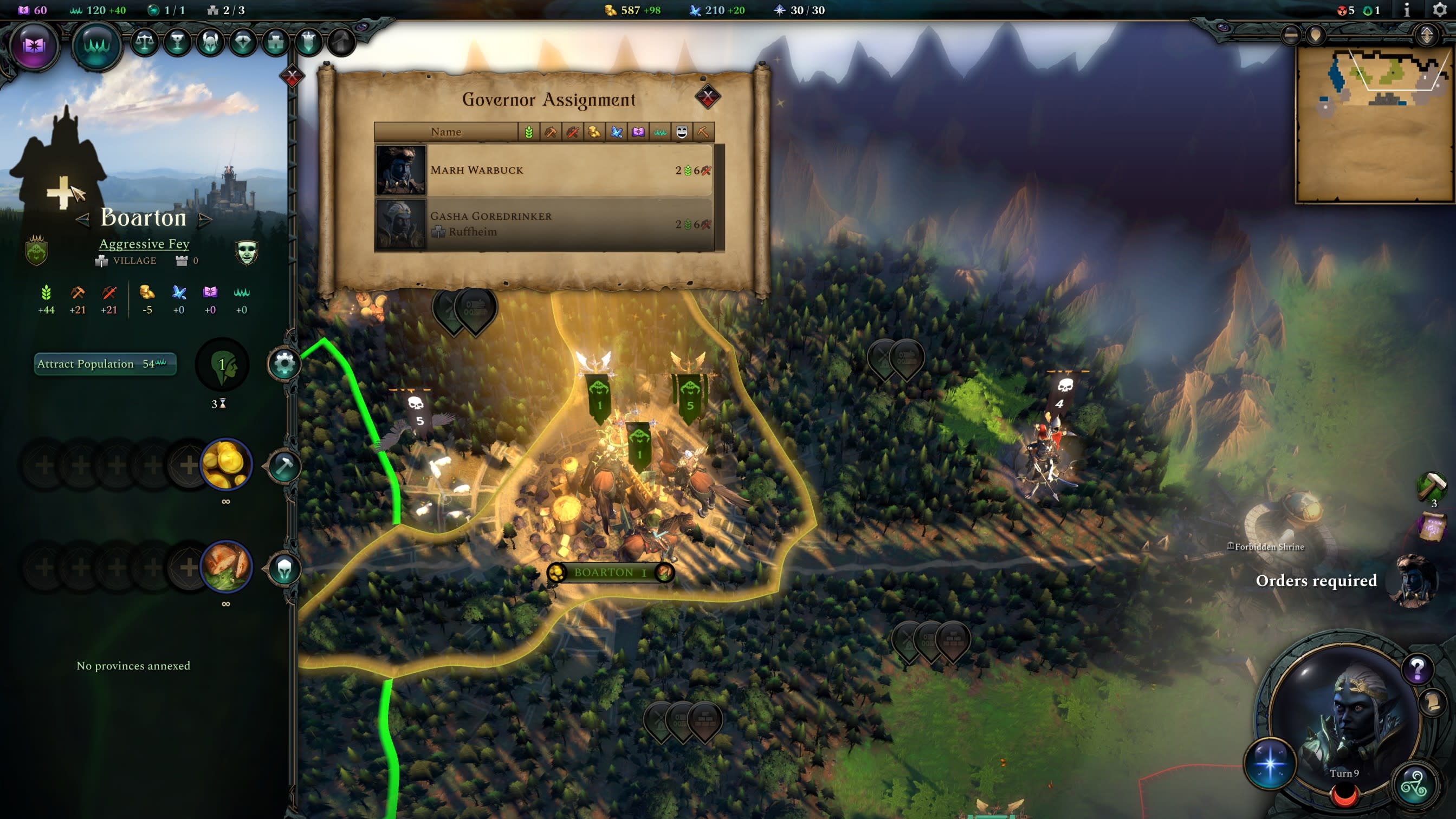Open the banner armies overview button

pos(309,42)
